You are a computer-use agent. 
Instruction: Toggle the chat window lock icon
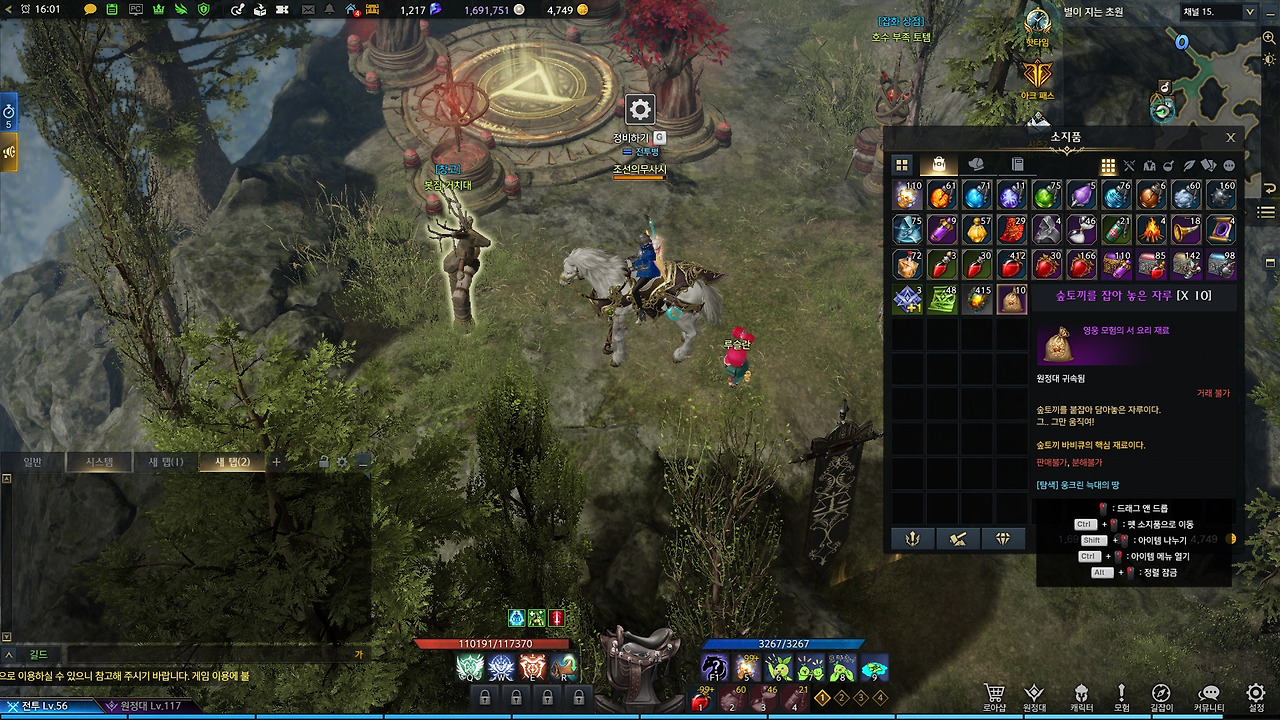[x=325, y=461]
